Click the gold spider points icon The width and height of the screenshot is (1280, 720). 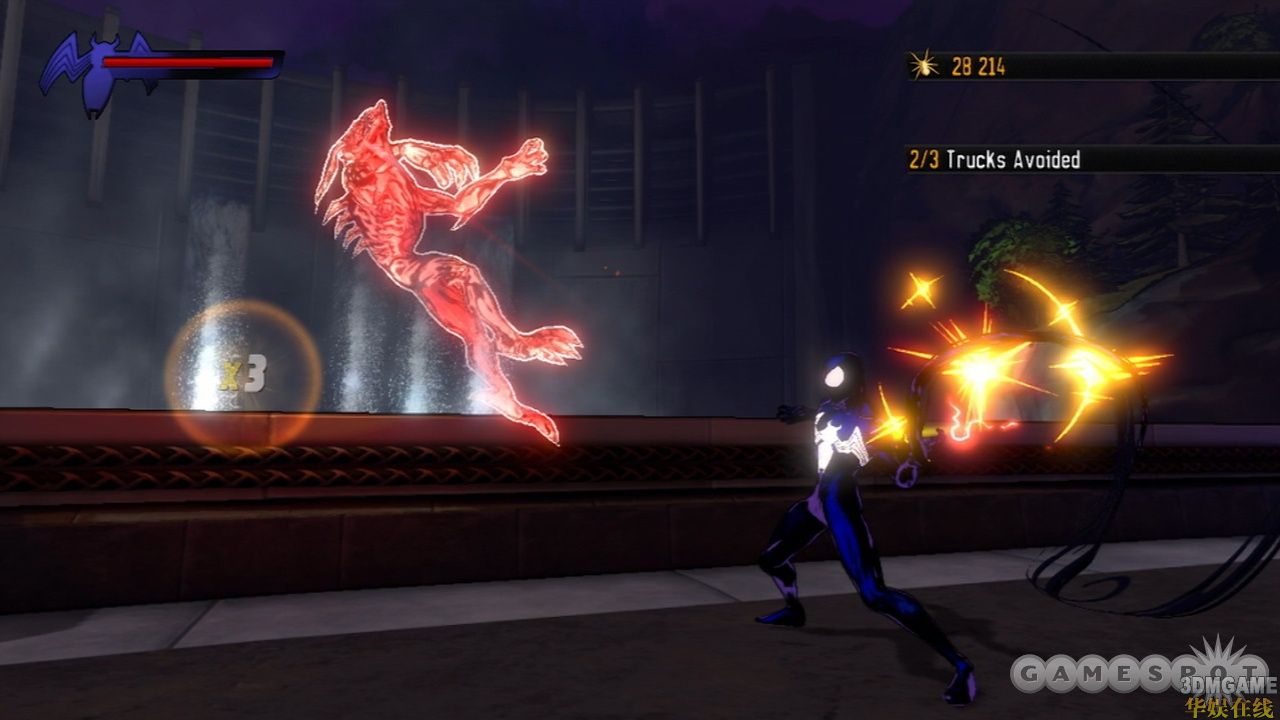[924, 66]
